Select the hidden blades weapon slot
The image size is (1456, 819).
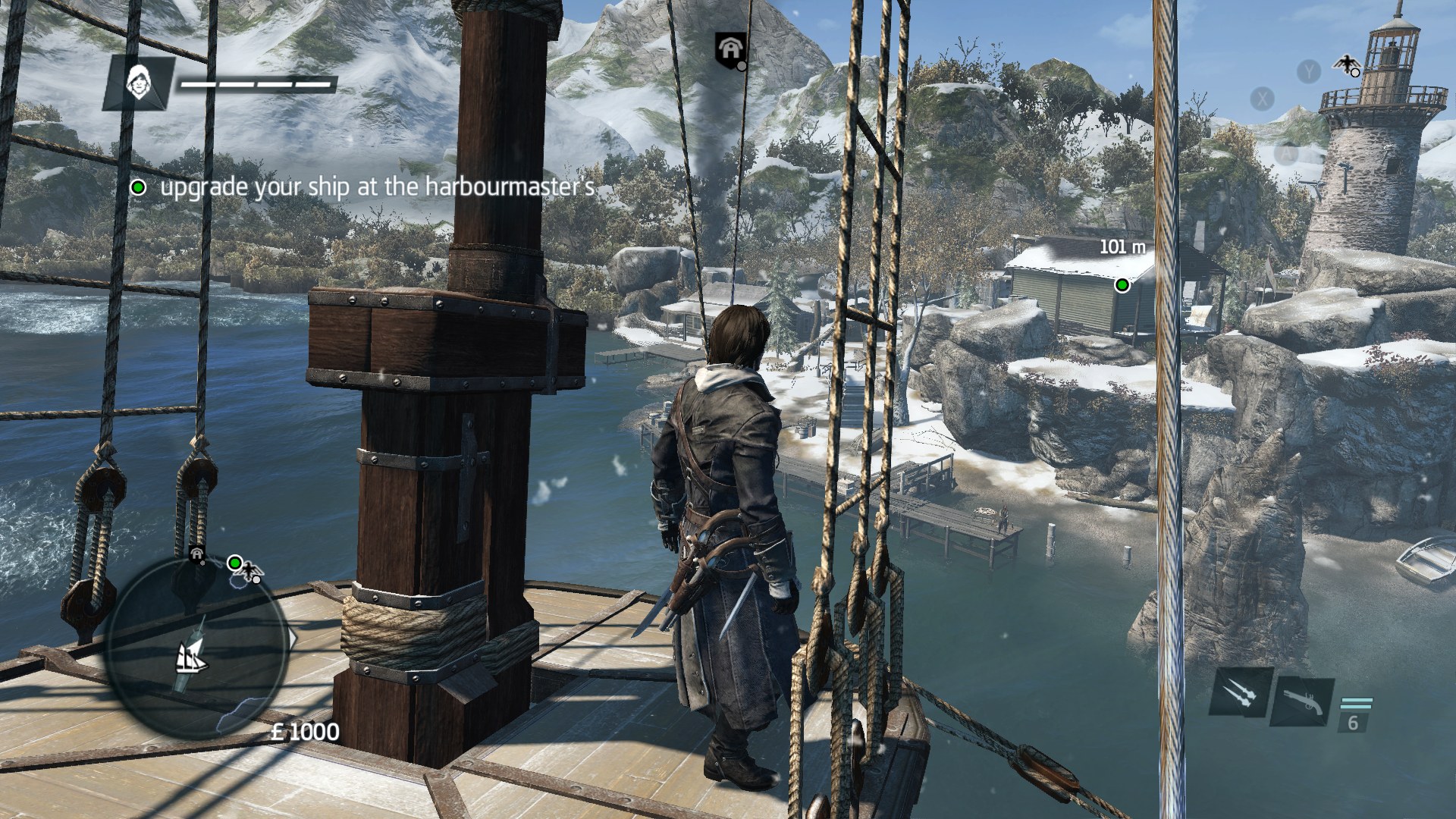coord(1241,692)
